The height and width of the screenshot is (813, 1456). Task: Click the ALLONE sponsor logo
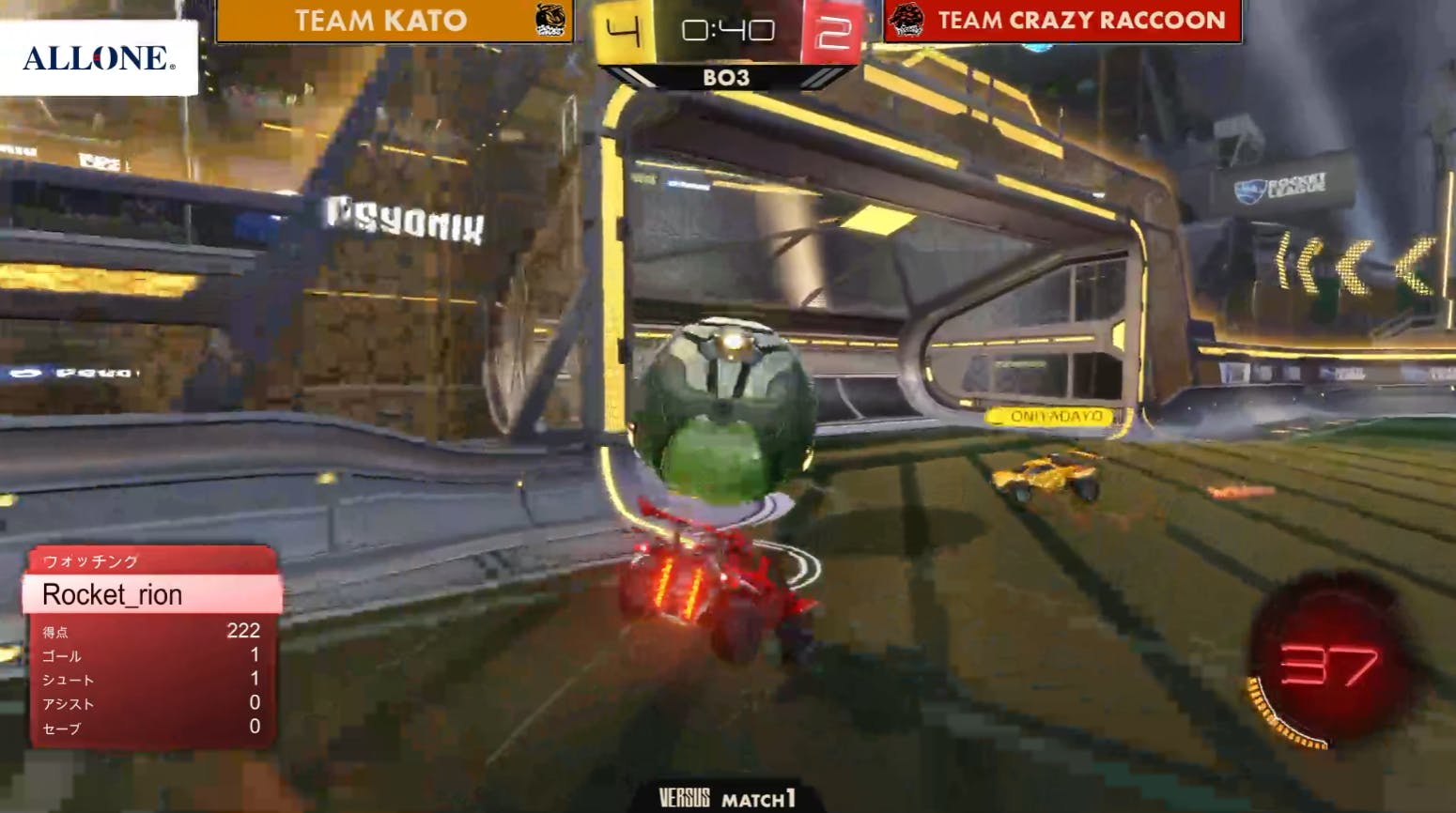(99, 58)
